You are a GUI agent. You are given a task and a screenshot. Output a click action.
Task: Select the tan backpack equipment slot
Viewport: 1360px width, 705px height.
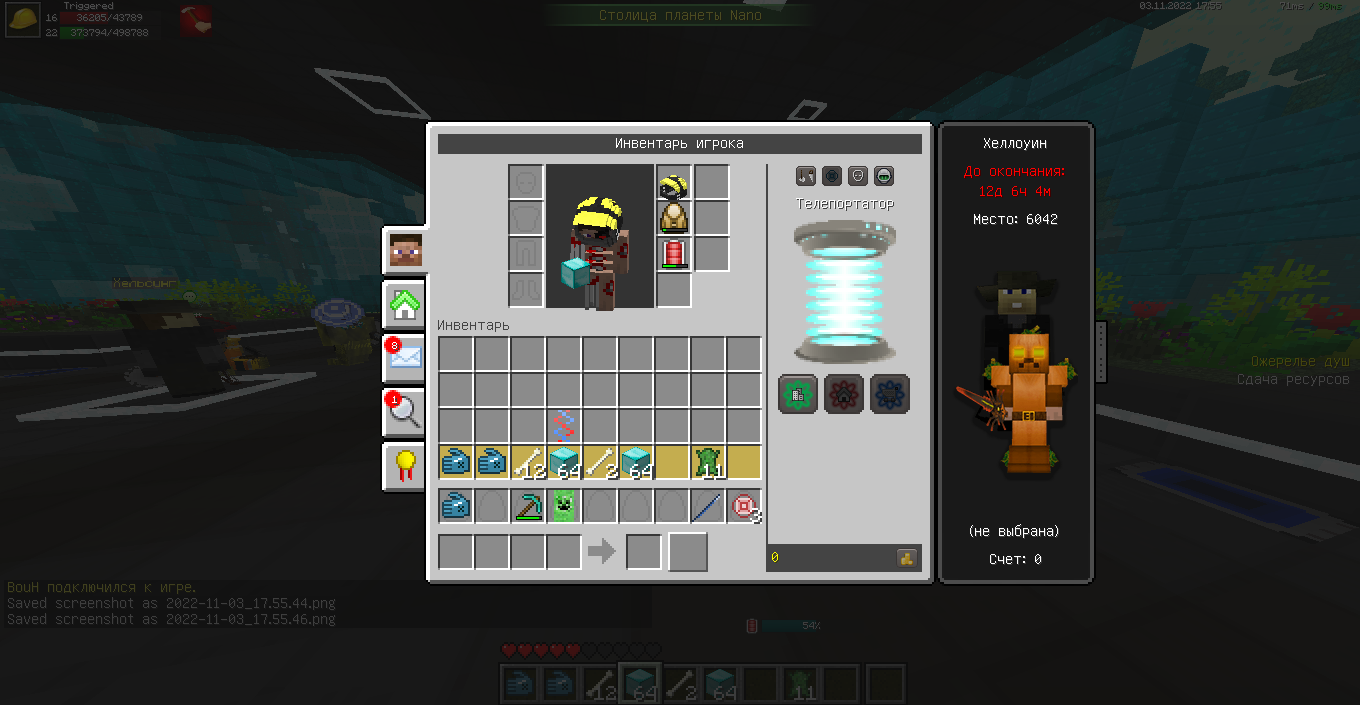point(674,218)
